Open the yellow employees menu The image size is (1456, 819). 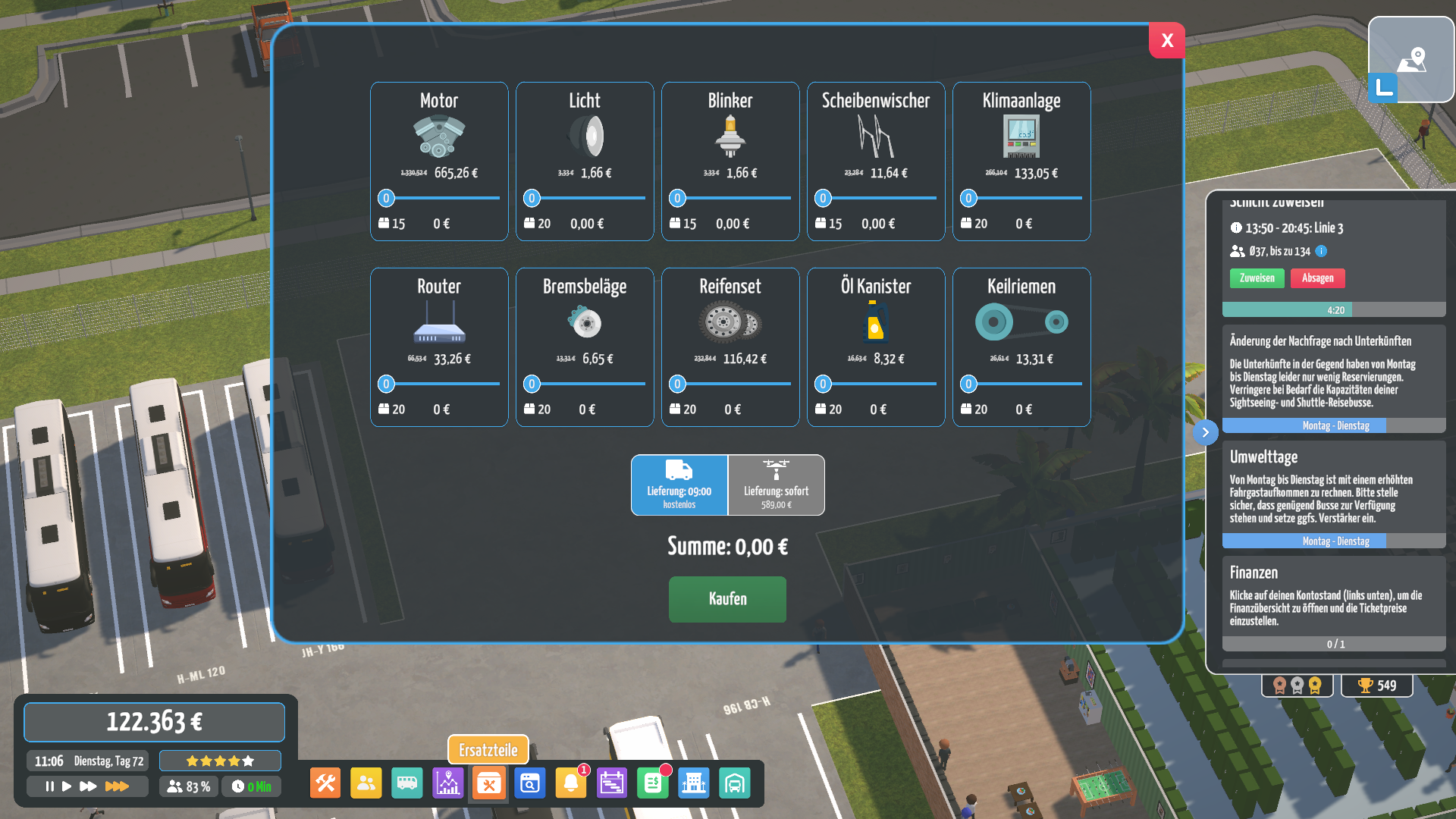point(366,783)
